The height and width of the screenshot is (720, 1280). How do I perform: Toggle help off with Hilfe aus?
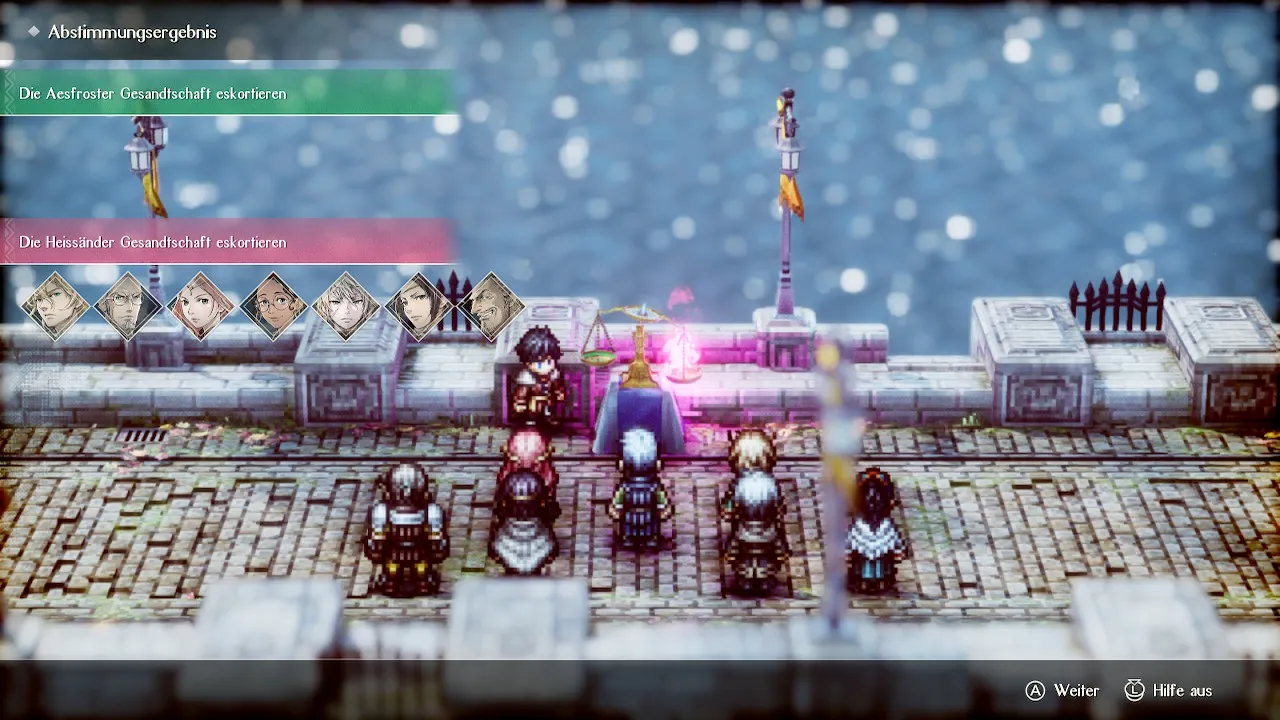point(1167,691)
